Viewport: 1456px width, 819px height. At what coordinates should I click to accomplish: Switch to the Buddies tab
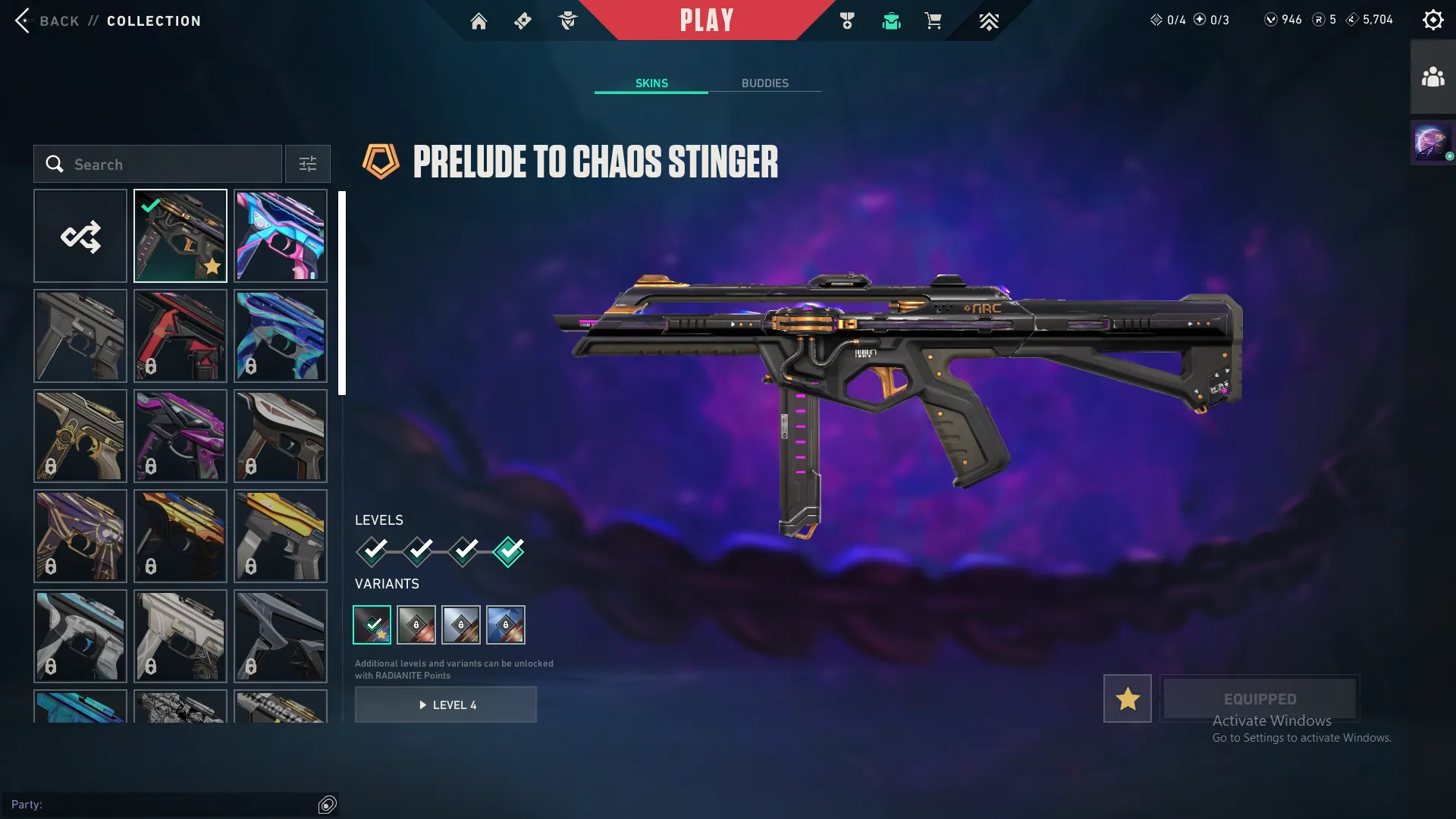point(766,83)
